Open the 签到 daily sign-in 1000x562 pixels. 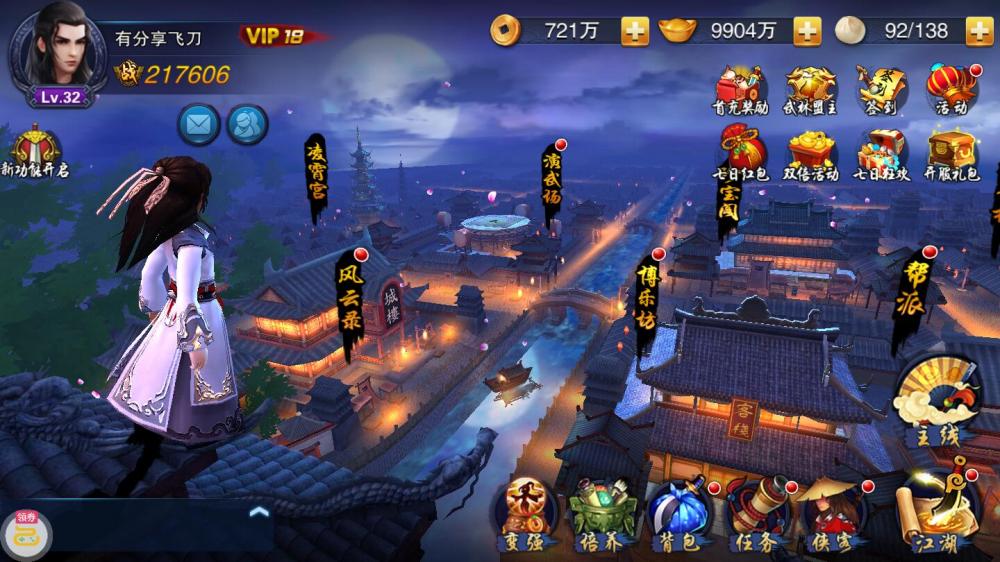pyautogui.click(x=881, y=88)
